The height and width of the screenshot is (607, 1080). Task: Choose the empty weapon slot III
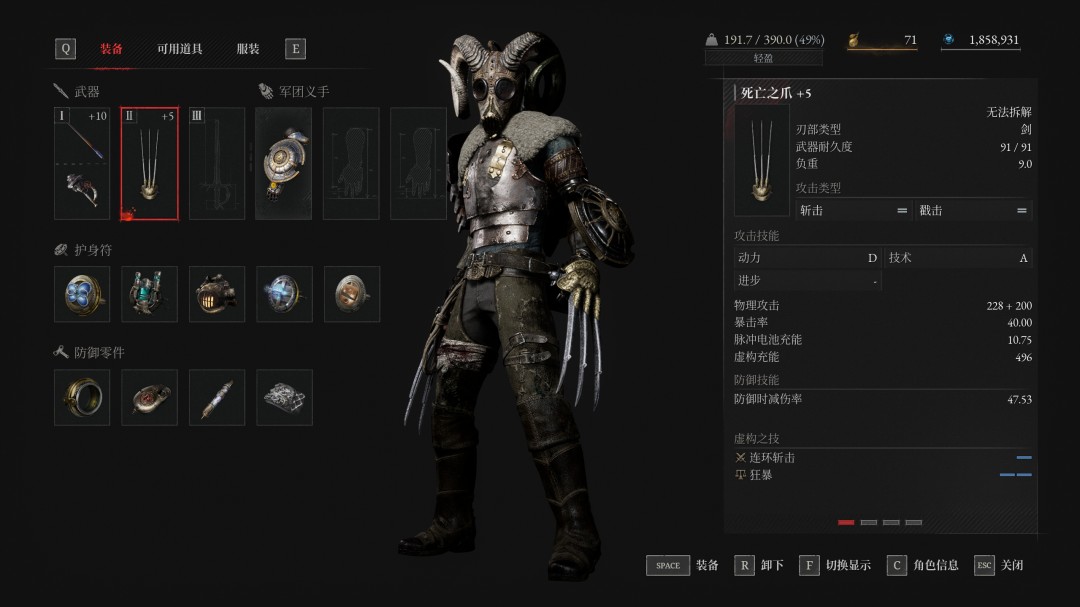coord(216,163)
